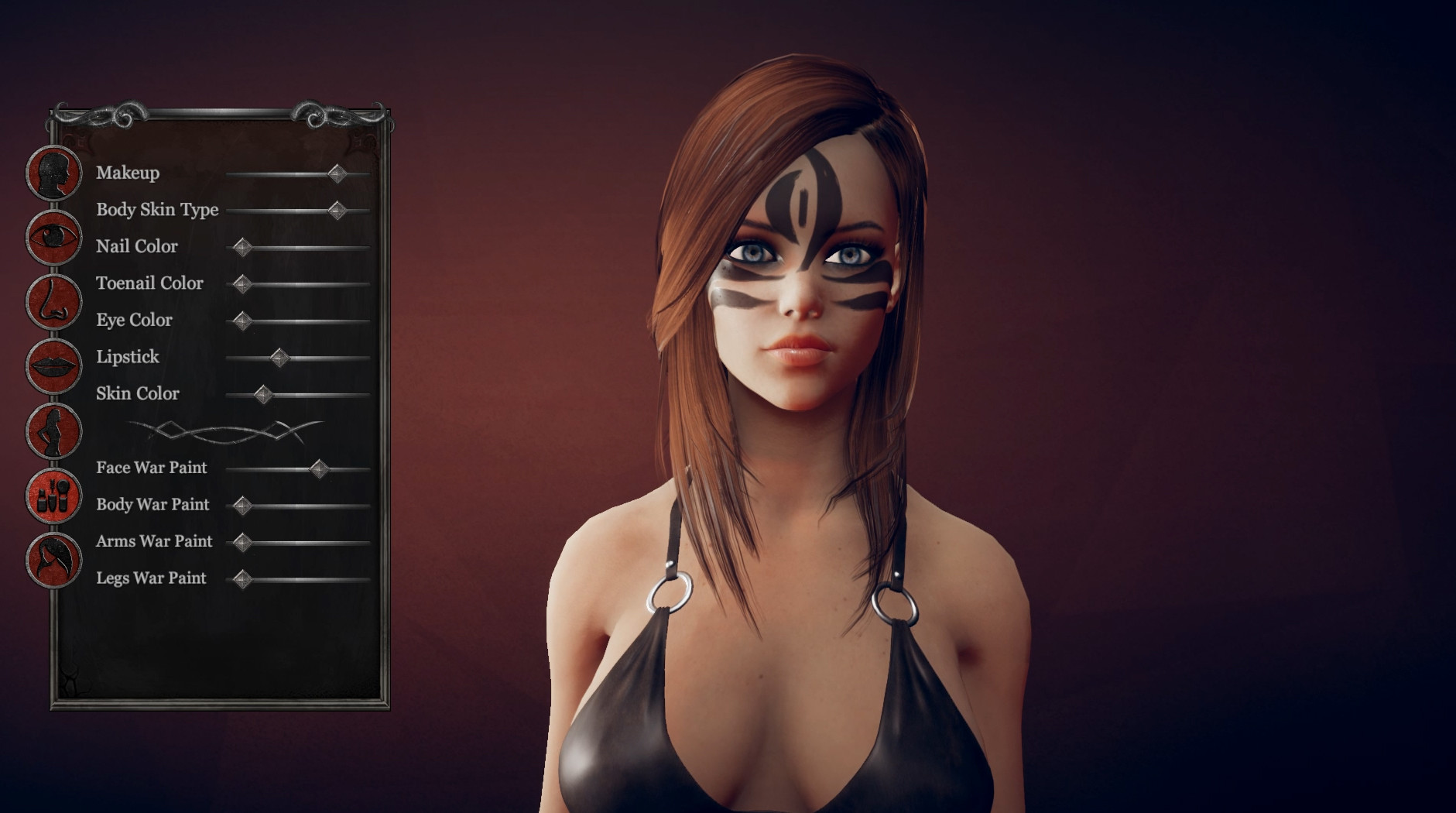Click the Face War Paint slider handle
This screenshot has height=813, width=1456.
click(320, 468)
